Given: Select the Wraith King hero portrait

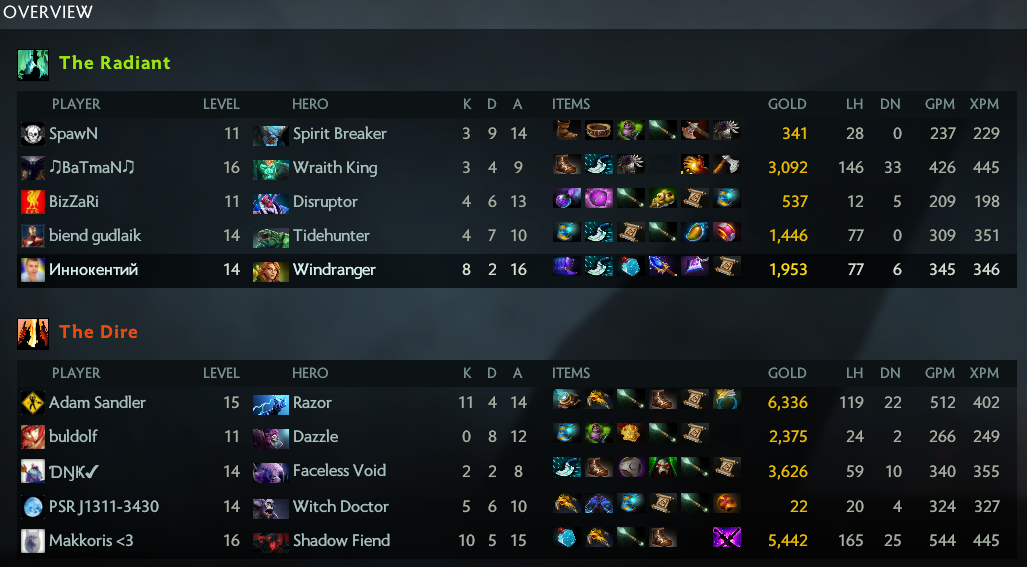Looking at the screenshot, I should pyautogui.click(x=270, y=168).
